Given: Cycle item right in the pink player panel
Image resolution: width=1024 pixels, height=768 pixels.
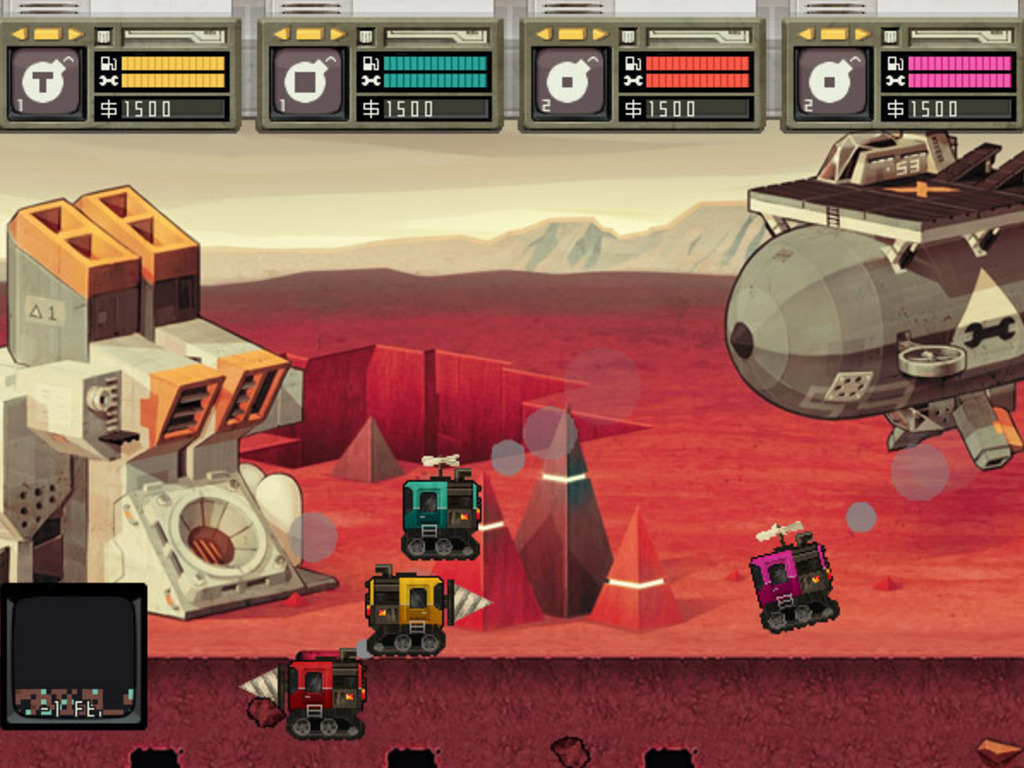Looking at the screenshot, I should (x=861, y=34).
